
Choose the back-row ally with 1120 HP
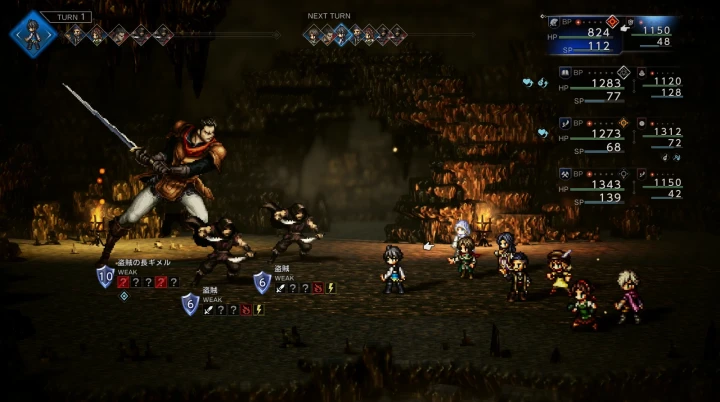[662, 87]
